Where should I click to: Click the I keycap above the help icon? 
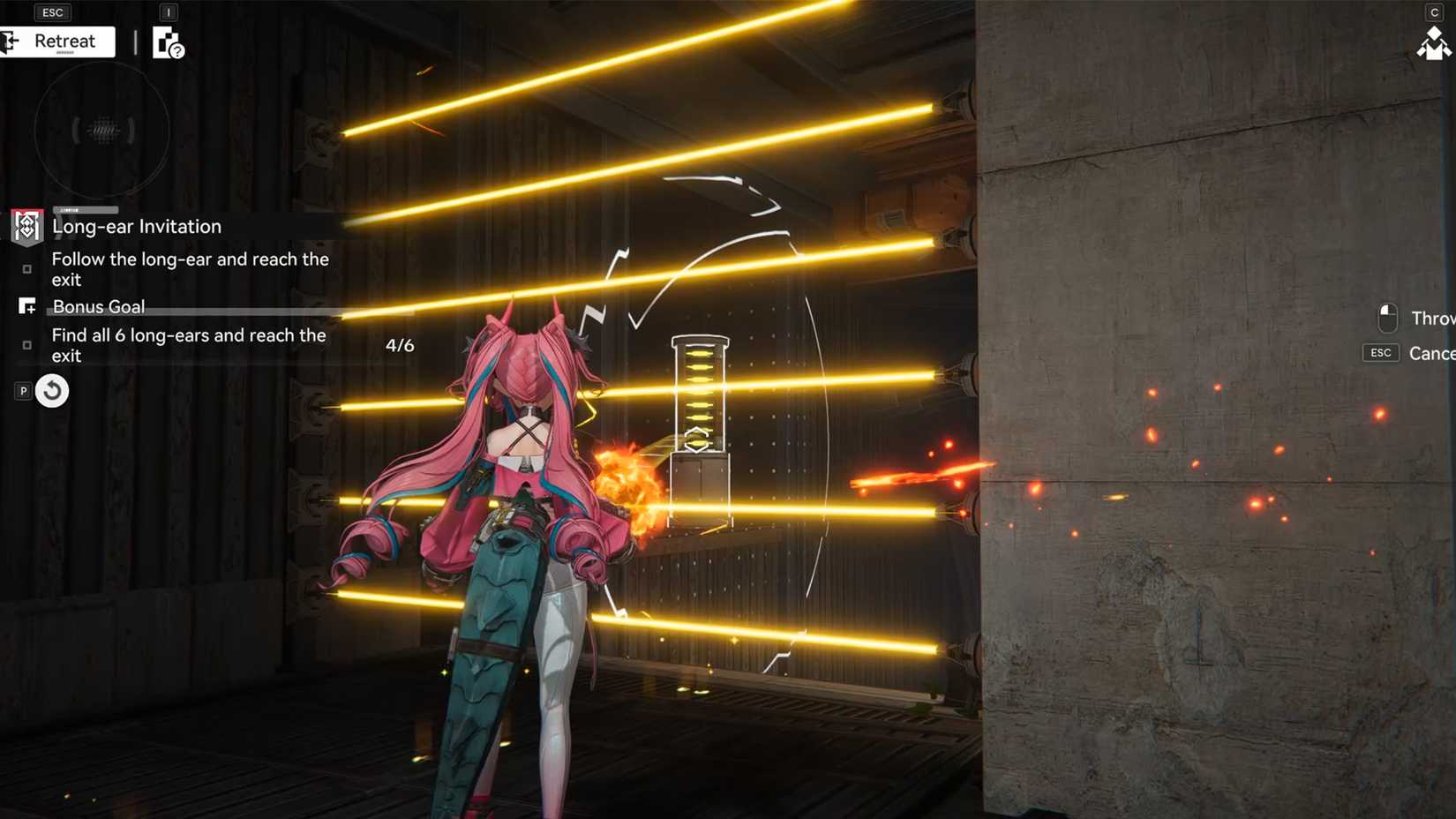pos(167,12)
